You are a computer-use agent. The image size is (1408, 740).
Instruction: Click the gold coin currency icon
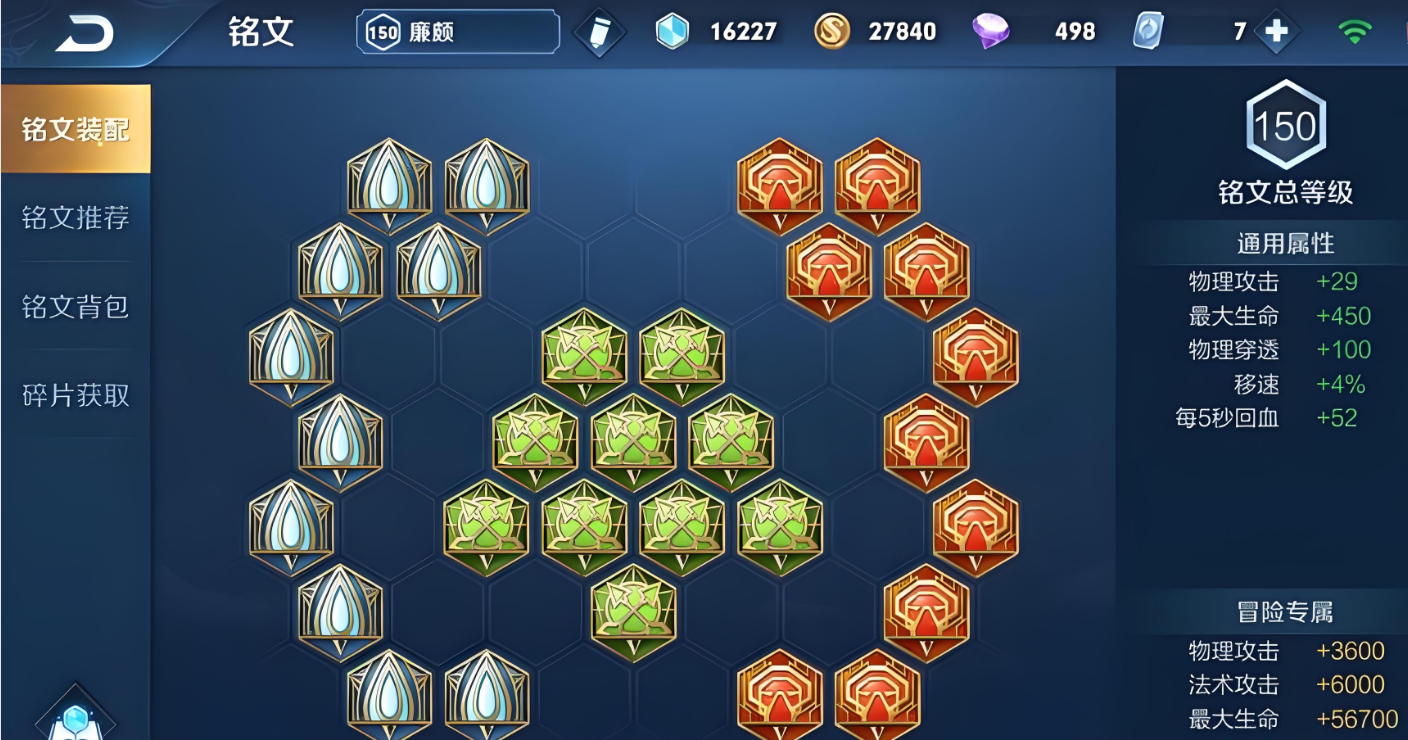click(831, 32)
